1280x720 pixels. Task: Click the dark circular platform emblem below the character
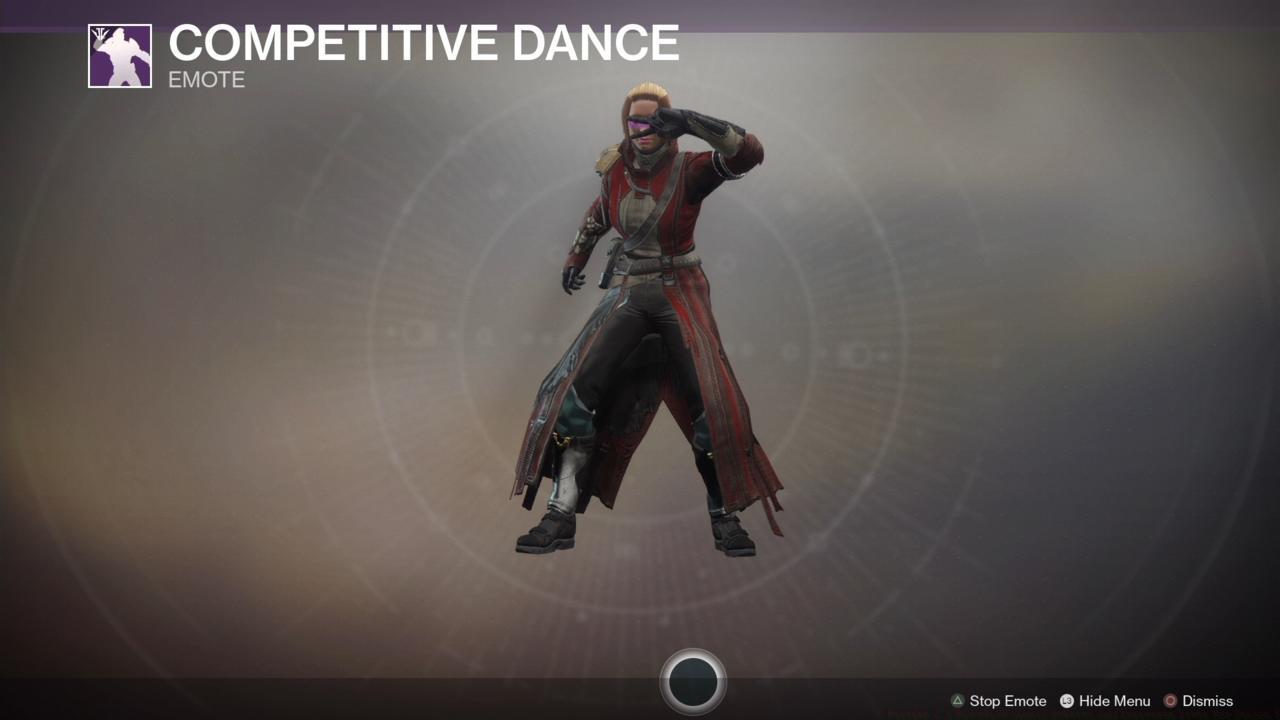point(695,683)
